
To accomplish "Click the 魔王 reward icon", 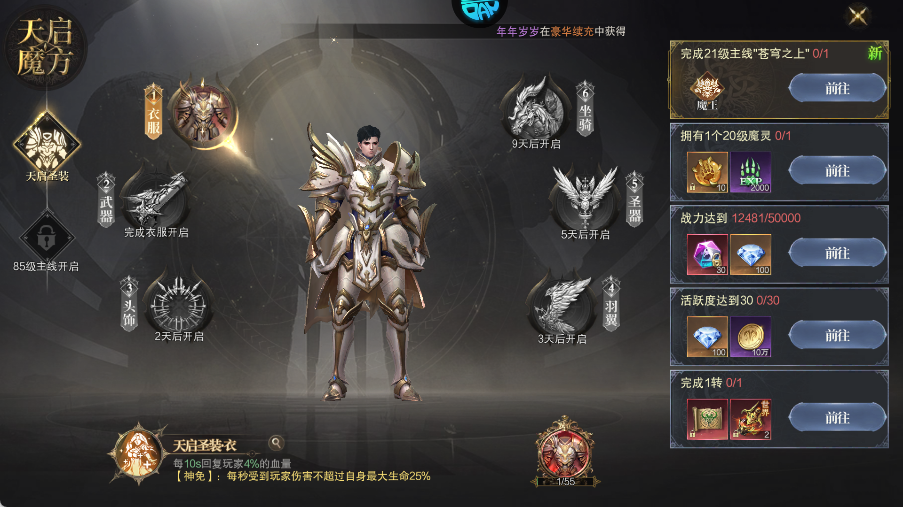I will 707,89.
